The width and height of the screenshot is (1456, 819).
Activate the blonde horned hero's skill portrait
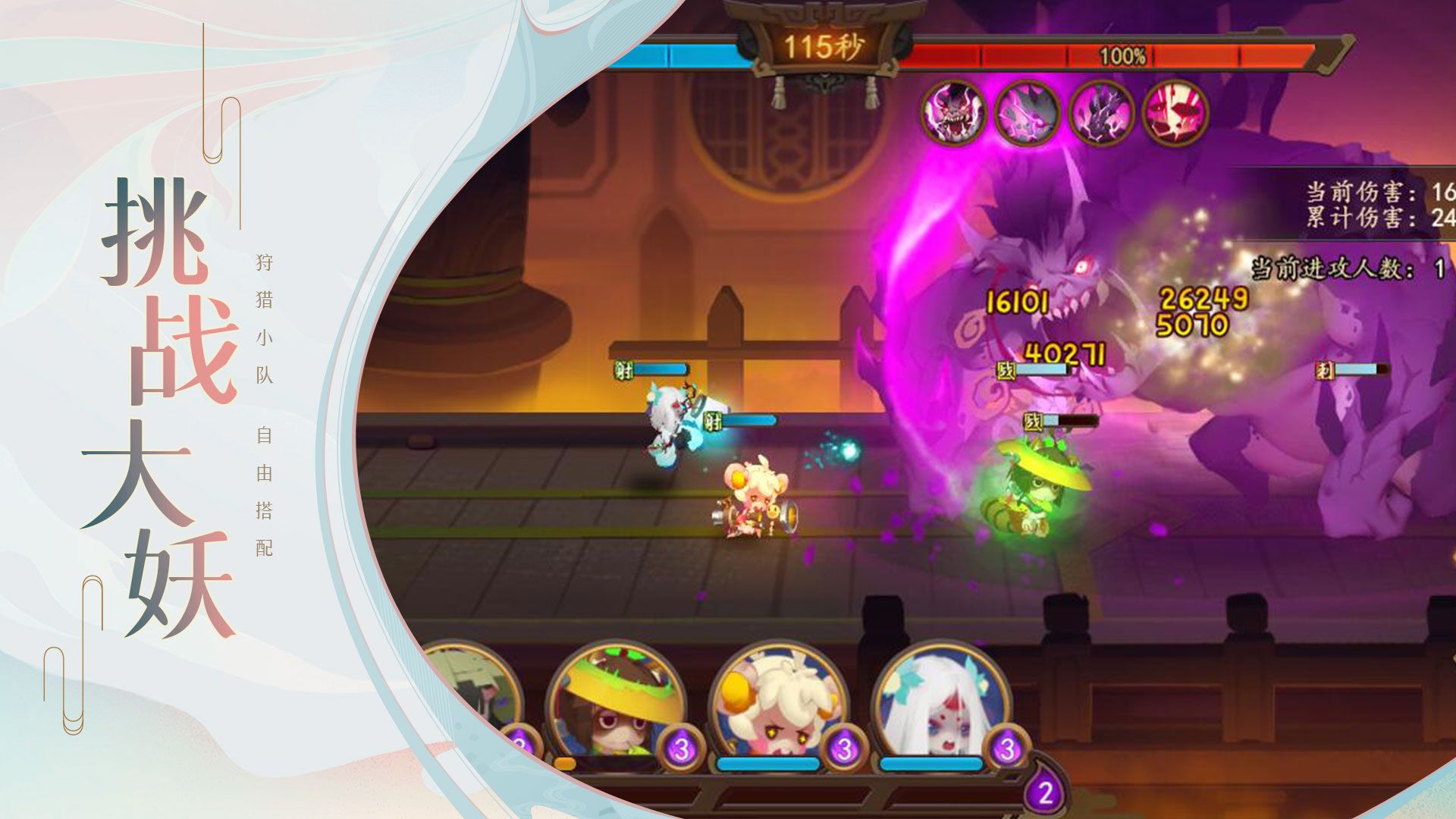tap(778, 707)
